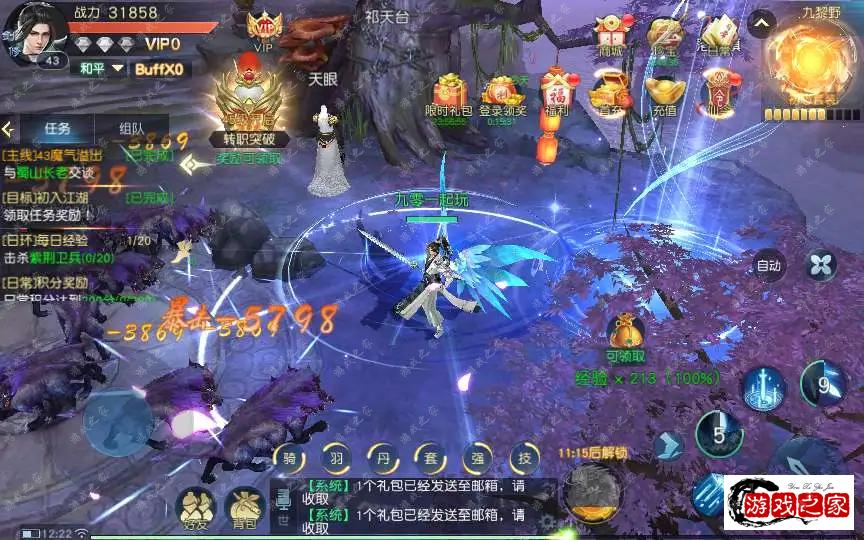
Task: Open the 技 skills menu button
Action: [523, 459]
